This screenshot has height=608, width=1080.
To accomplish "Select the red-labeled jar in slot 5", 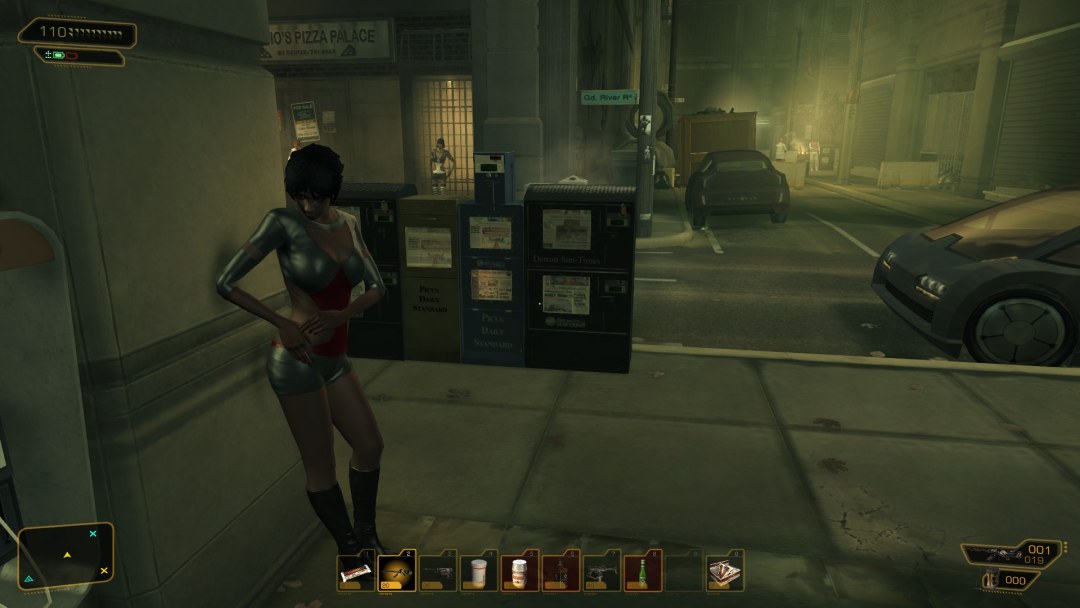I will pyautogui.click(x=519, y=572).
